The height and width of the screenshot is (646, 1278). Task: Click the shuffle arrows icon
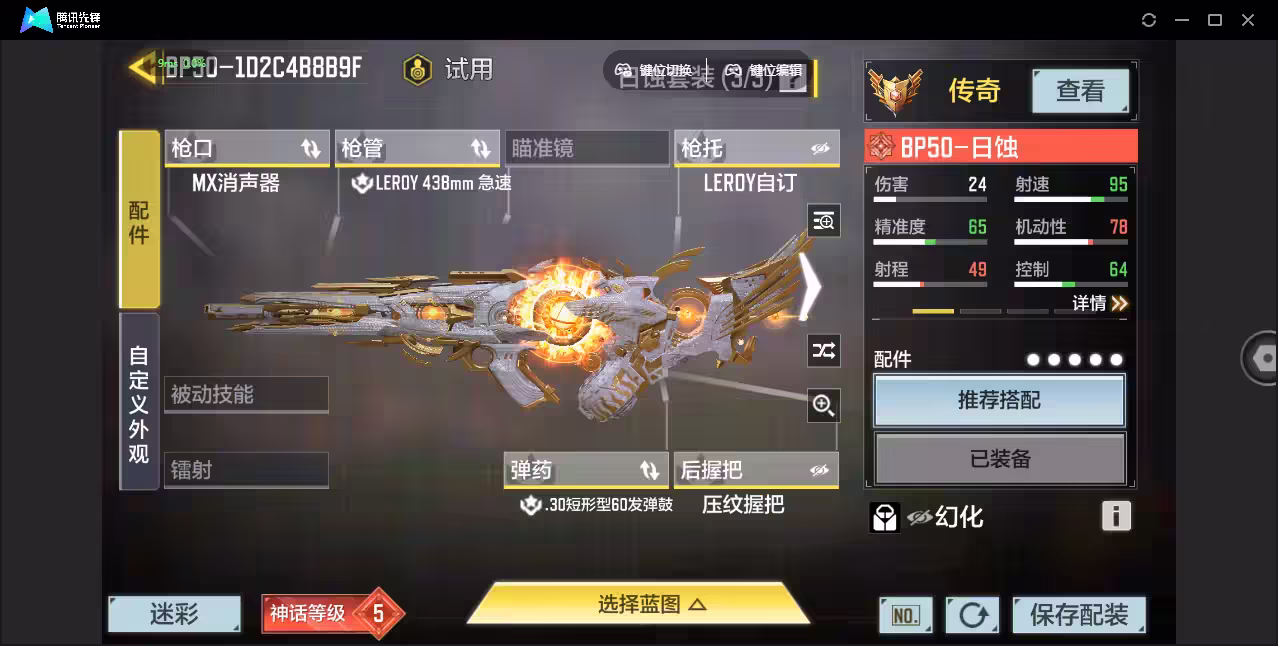[x=823, y=350]
